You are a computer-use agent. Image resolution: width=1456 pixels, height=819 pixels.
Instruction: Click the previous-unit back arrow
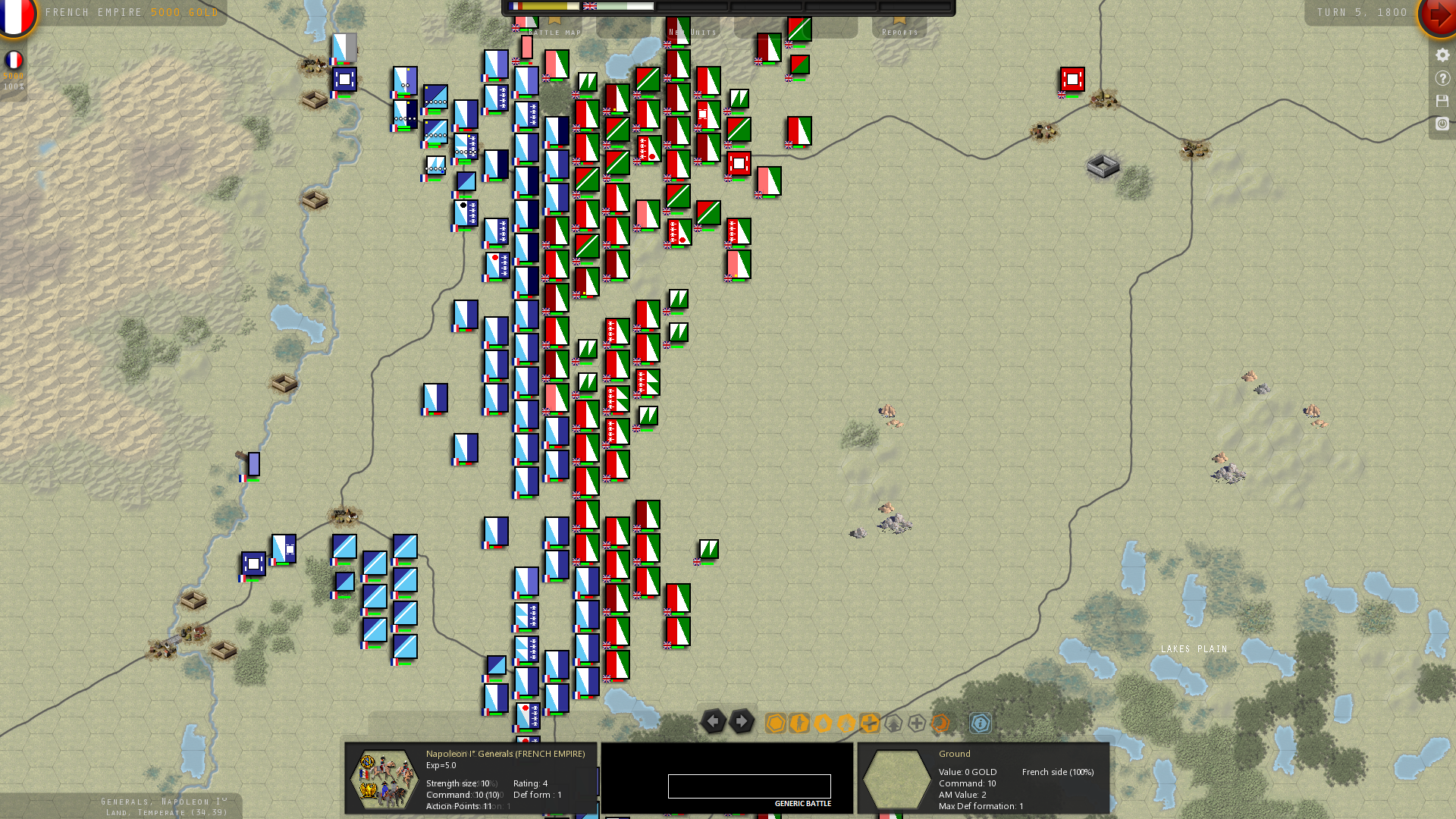point(713,722)
